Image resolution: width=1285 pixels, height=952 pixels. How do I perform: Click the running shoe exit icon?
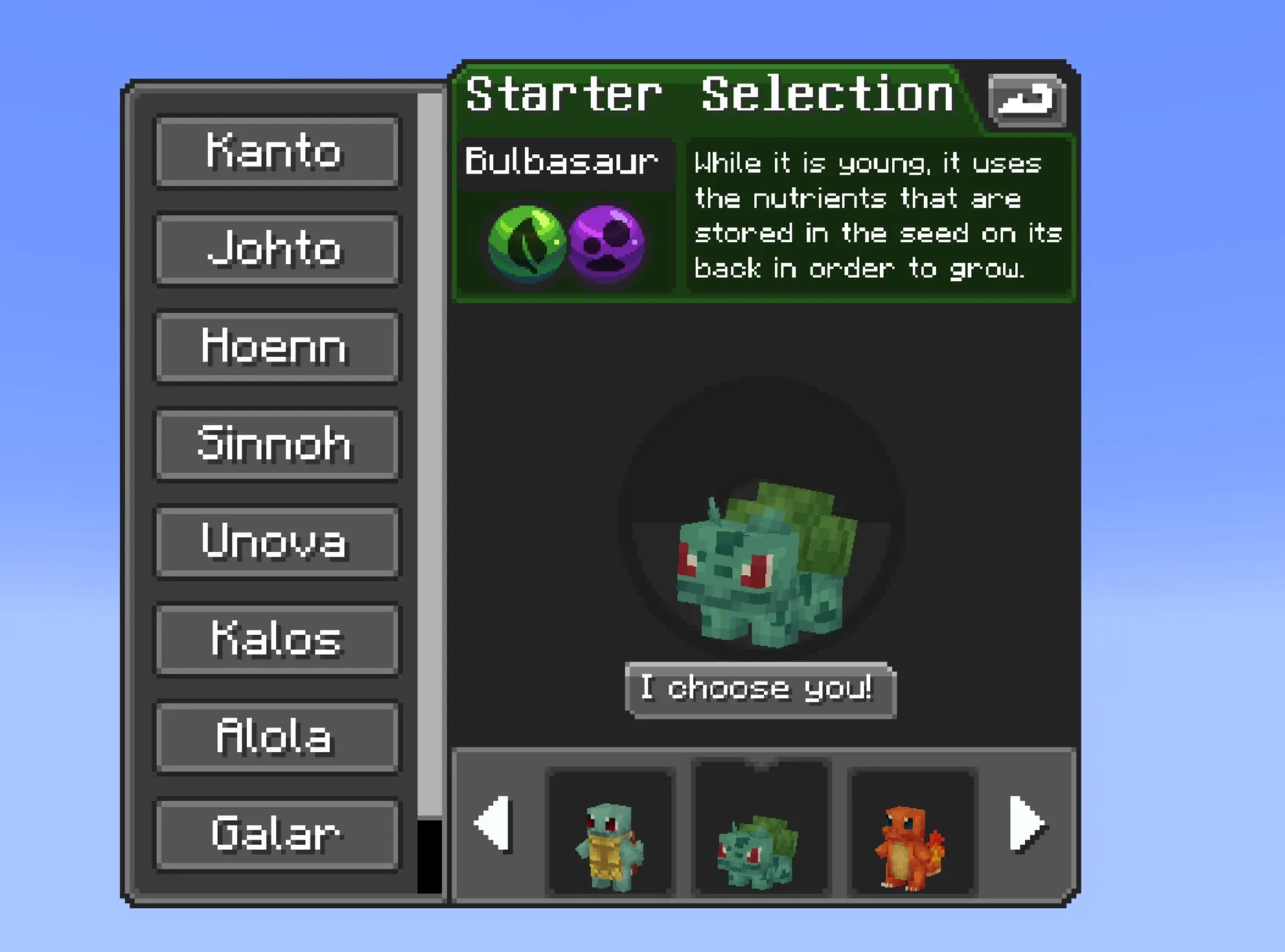[1026, 101]
